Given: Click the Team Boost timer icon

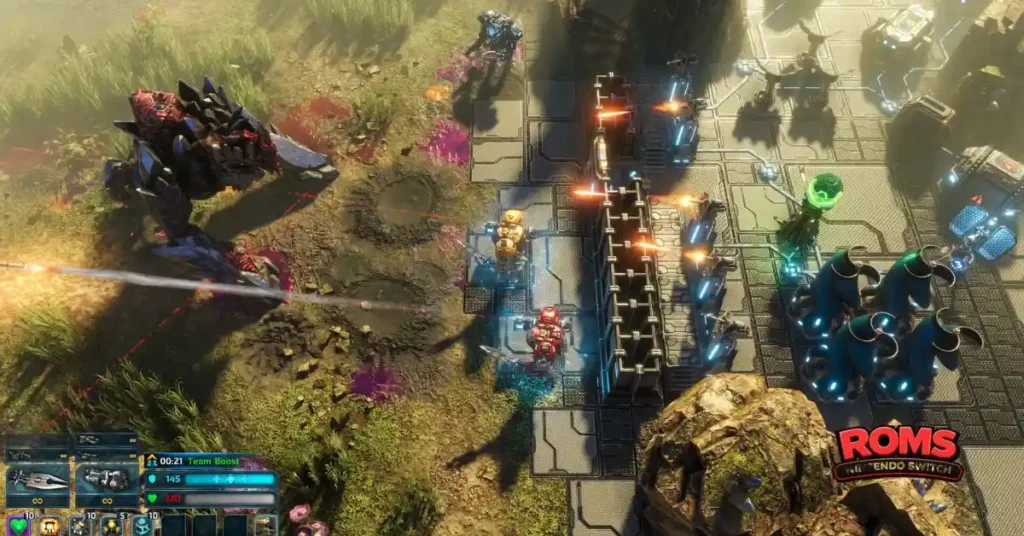Looking at the screenshot, I should (x=153, y=461).
